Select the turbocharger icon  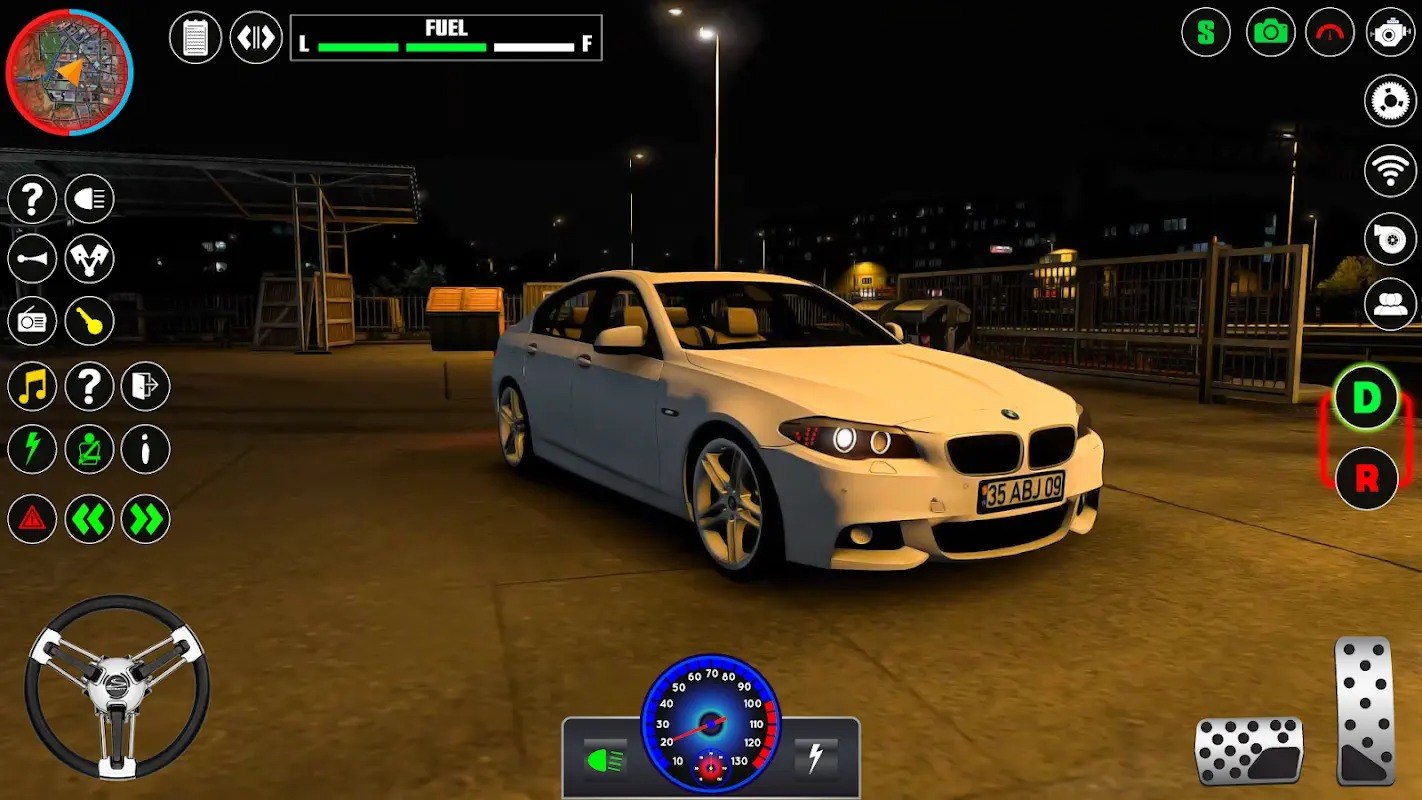coord(1390,238)
